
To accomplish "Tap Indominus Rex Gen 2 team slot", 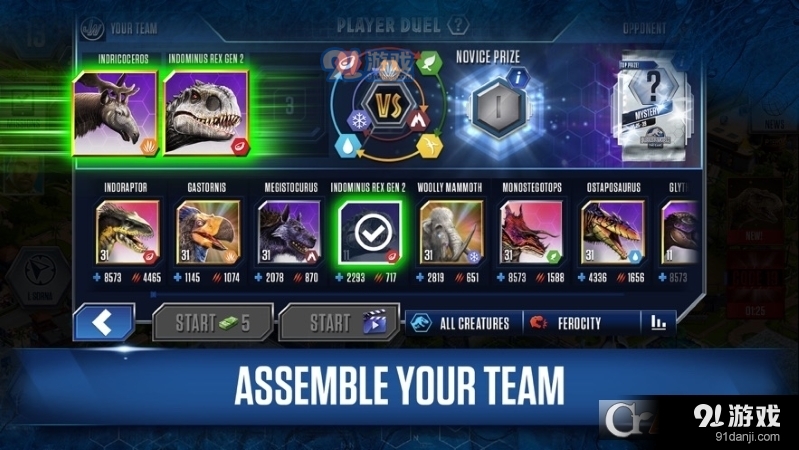I will tap(207, 110).
